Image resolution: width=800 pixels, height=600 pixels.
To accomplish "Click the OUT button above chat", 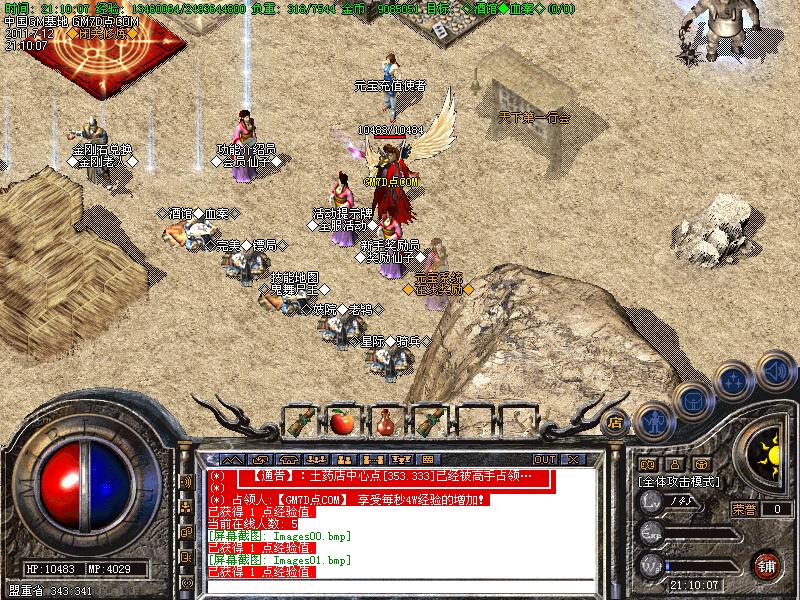I will coord(545,459).
